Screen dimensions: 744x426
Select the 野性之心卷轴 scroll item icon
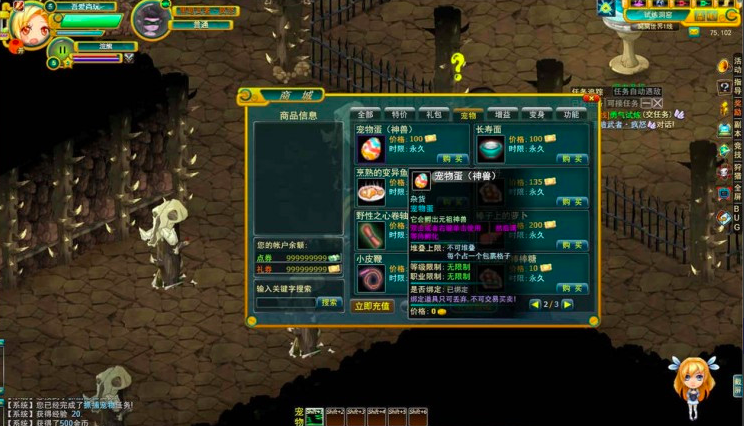click(x=371, y=235)
